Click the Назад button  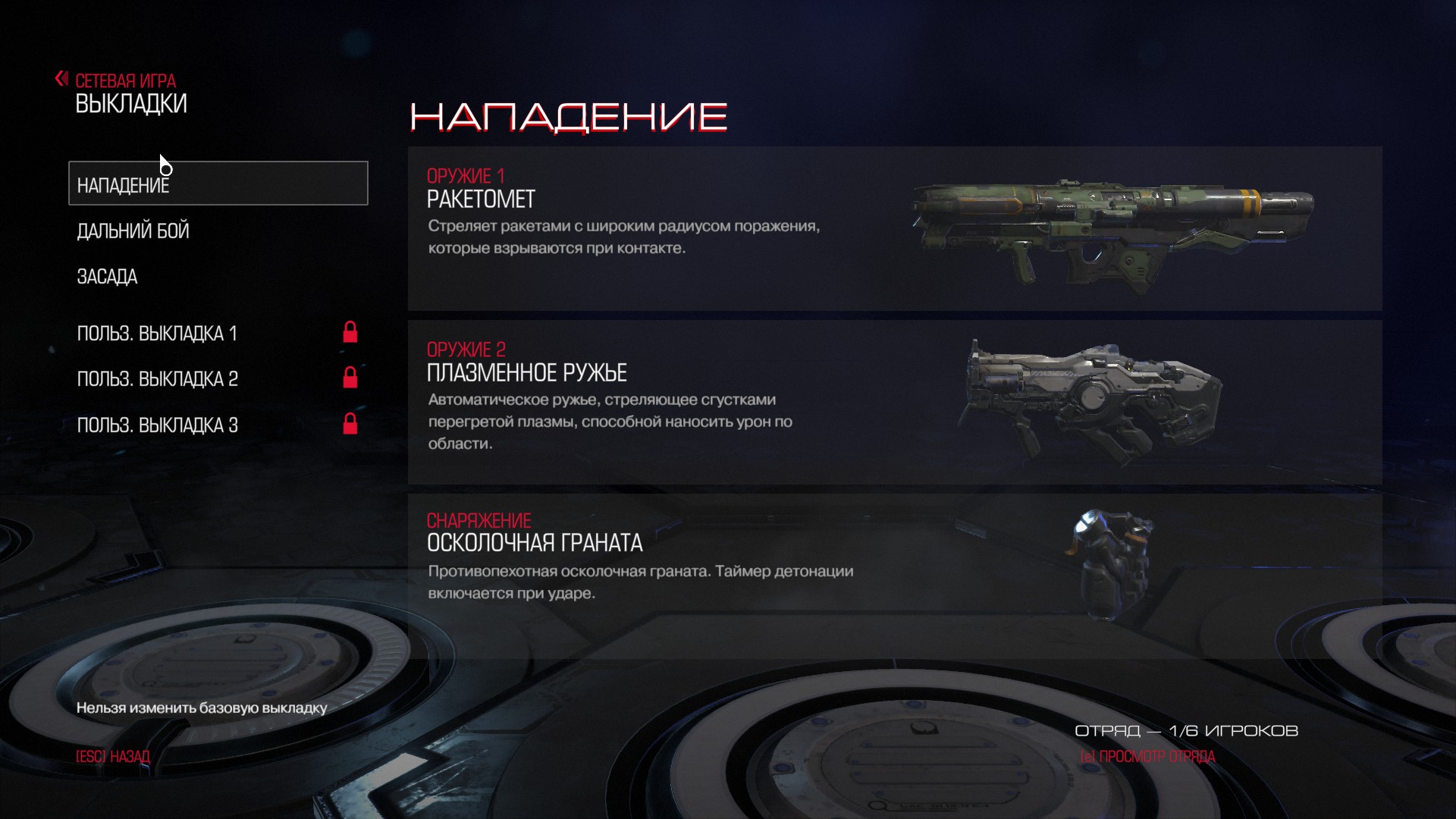[x=113, y=757]
